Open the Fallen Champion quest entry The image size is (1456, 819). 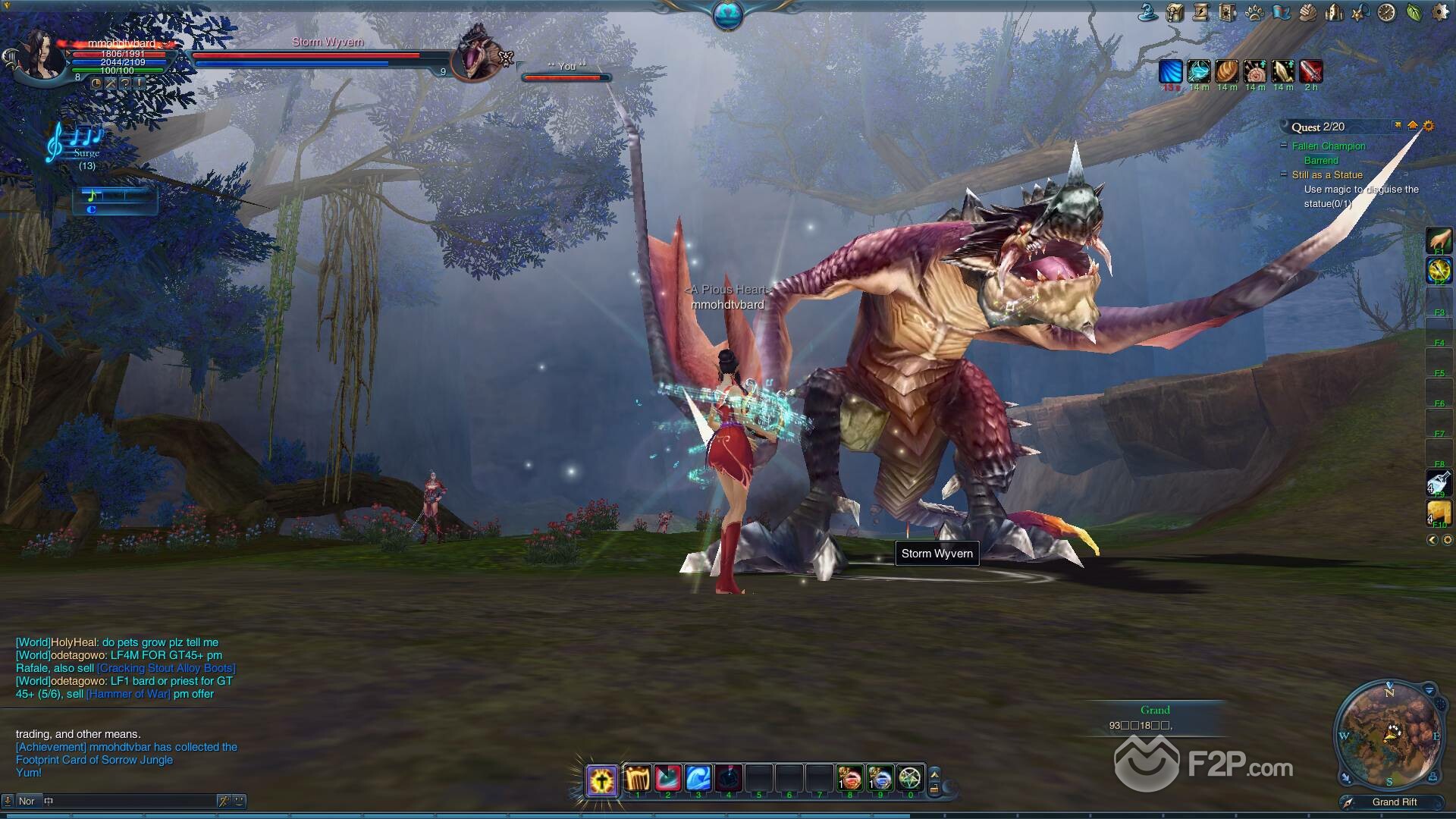[1328, 146]
